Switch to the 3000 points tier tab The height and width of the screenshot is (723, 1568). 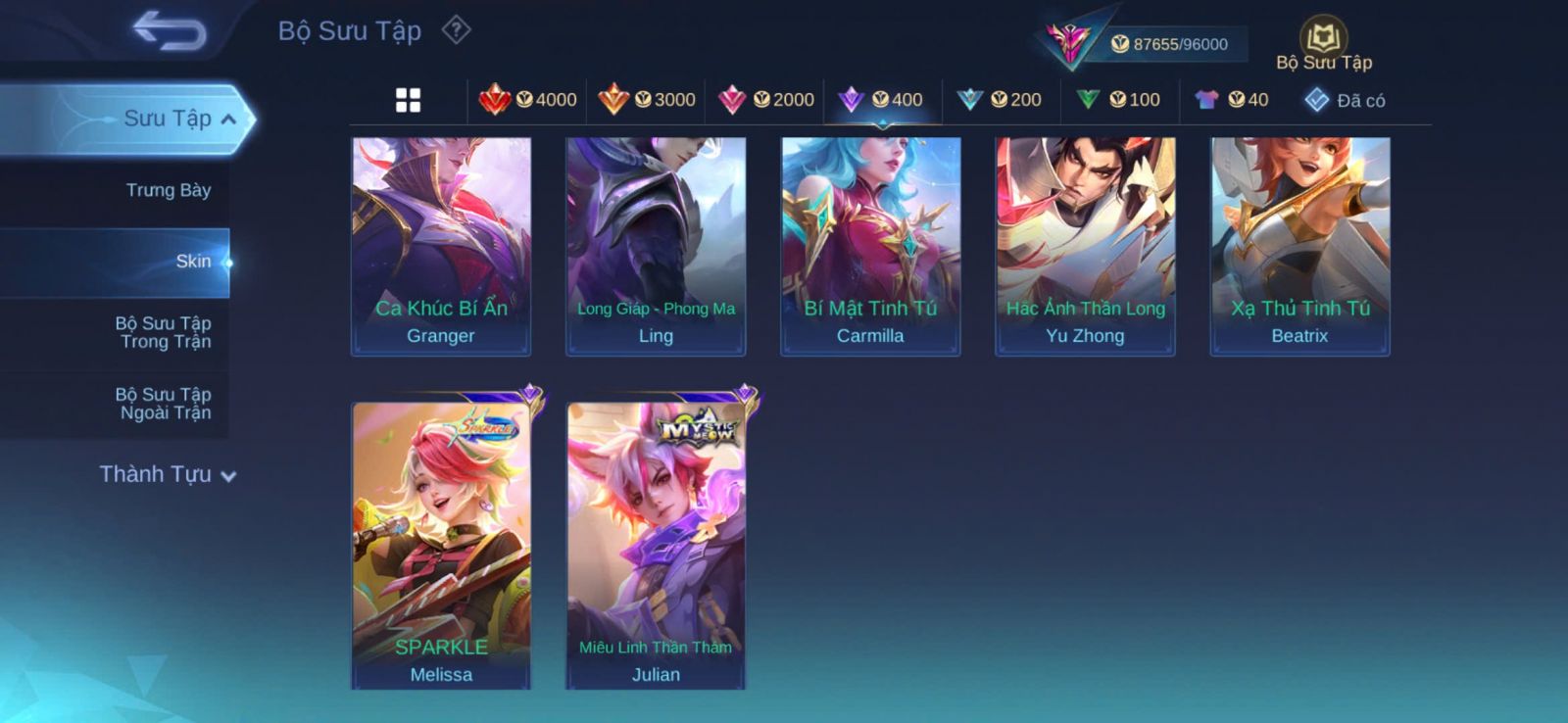tap(647, 100)
